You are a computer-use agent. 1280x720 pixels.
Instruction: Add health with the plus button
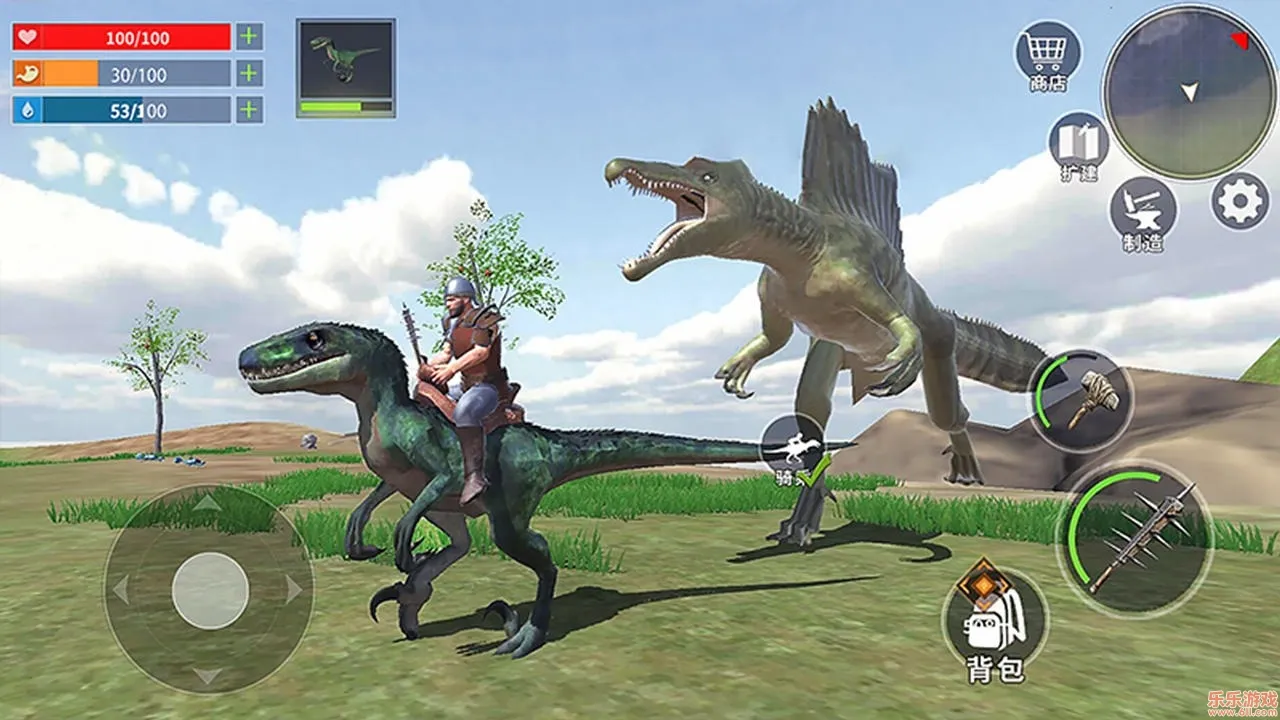click(249, 37)
